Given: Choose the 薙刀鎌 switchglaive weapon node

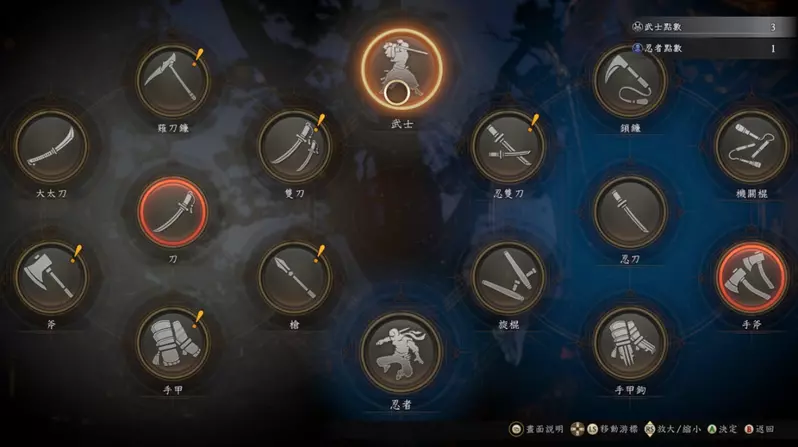Looking at the screenshot, I should point(173,80).
